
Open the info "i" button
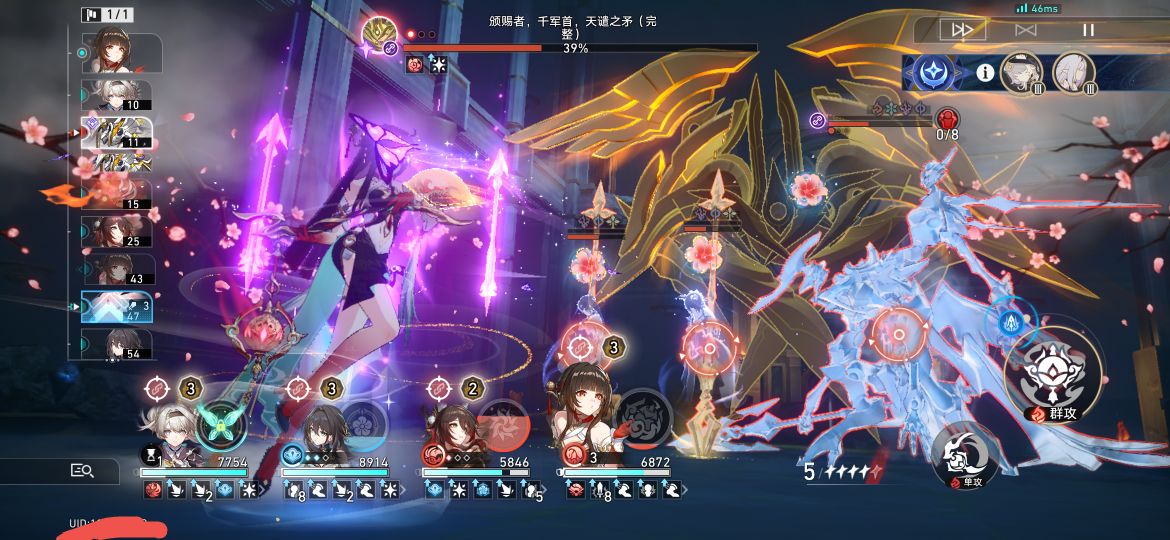pos(985,73)
